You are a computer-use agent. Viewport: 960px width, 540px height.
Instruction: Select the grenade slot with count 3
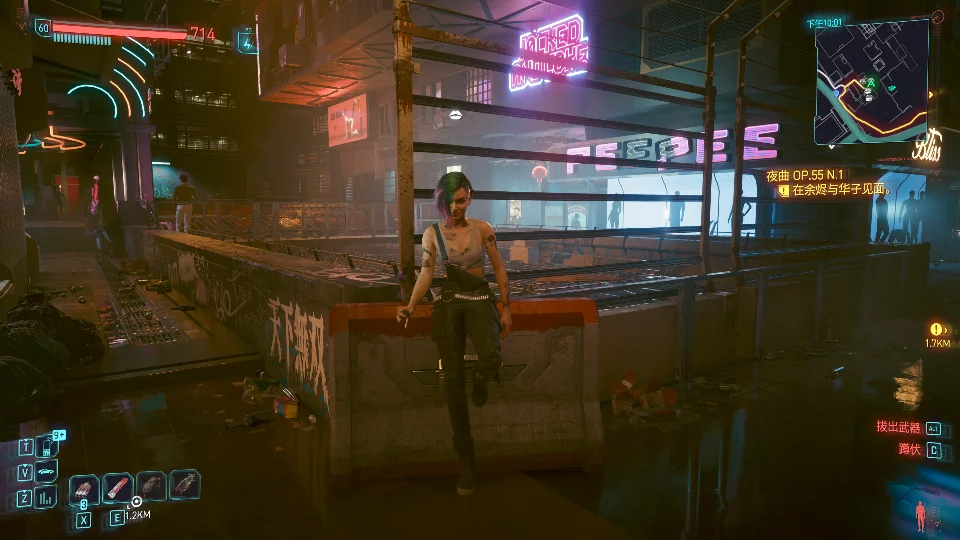tap(84, 487)
